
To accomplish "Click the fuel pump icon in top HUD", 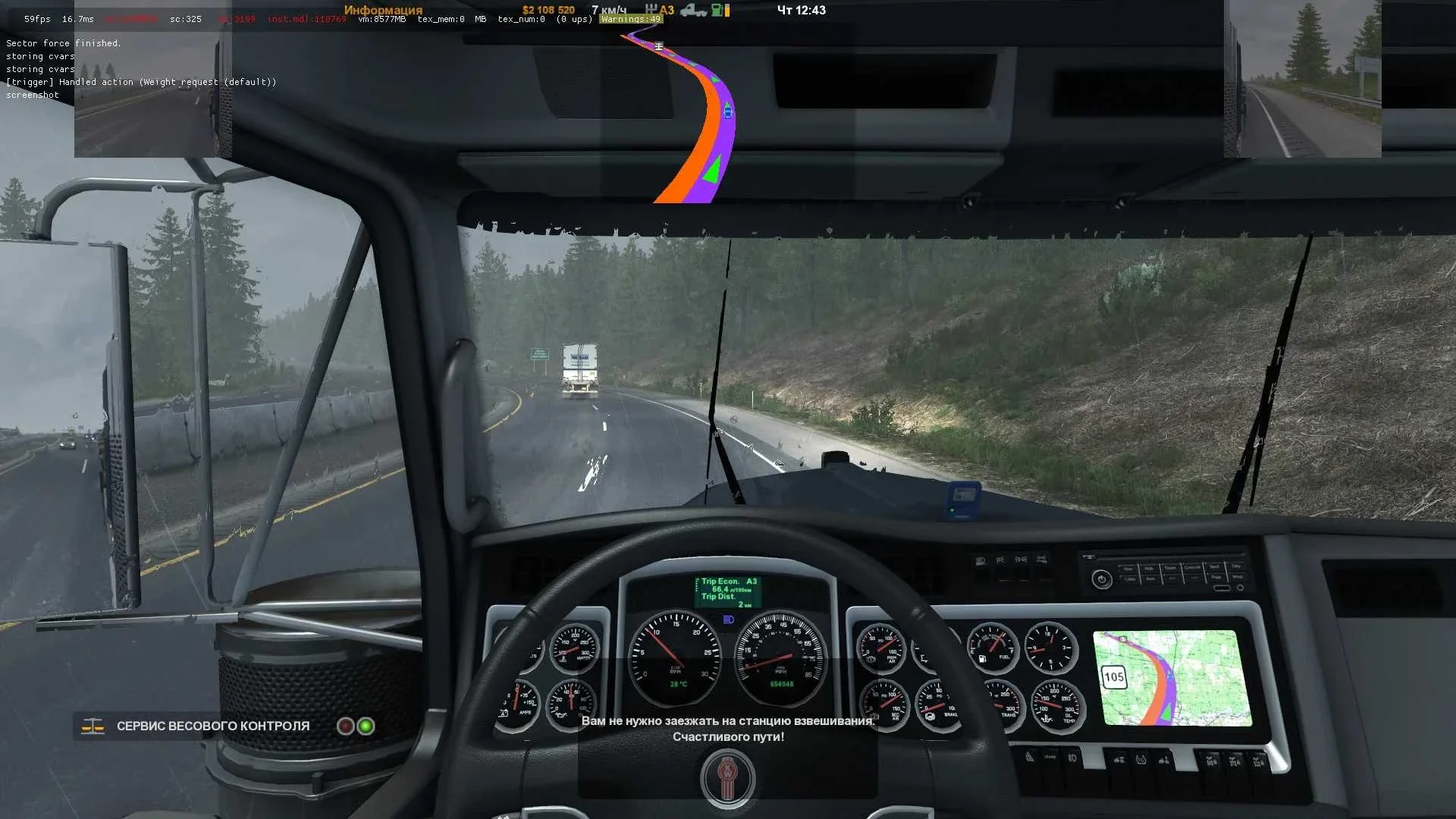I will [716, 11].
